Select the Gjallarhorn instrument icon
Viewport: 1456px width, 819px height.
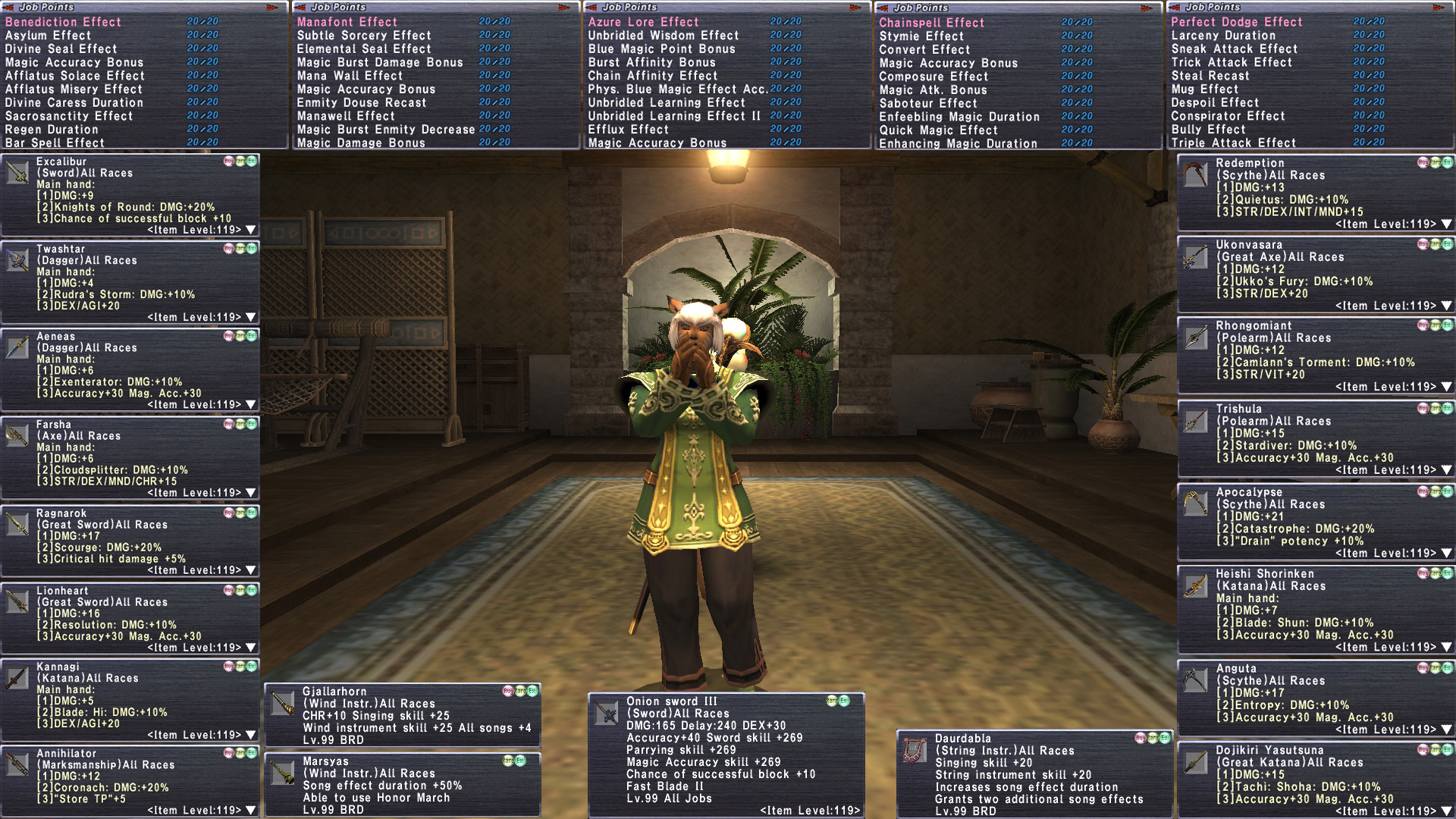point(283,703)
